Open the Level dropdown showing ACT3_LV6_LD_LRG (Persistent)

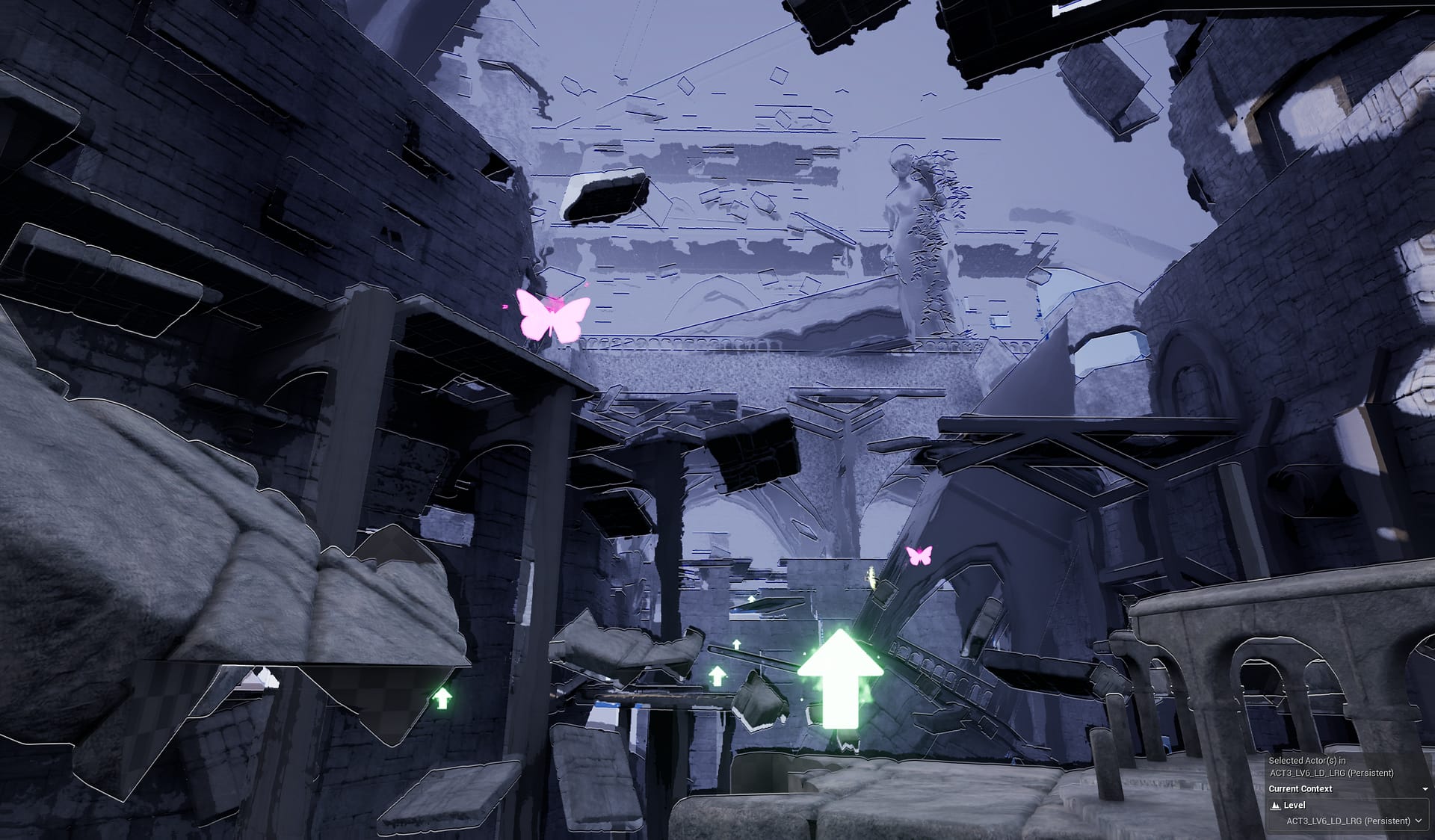click(1344, 821)
